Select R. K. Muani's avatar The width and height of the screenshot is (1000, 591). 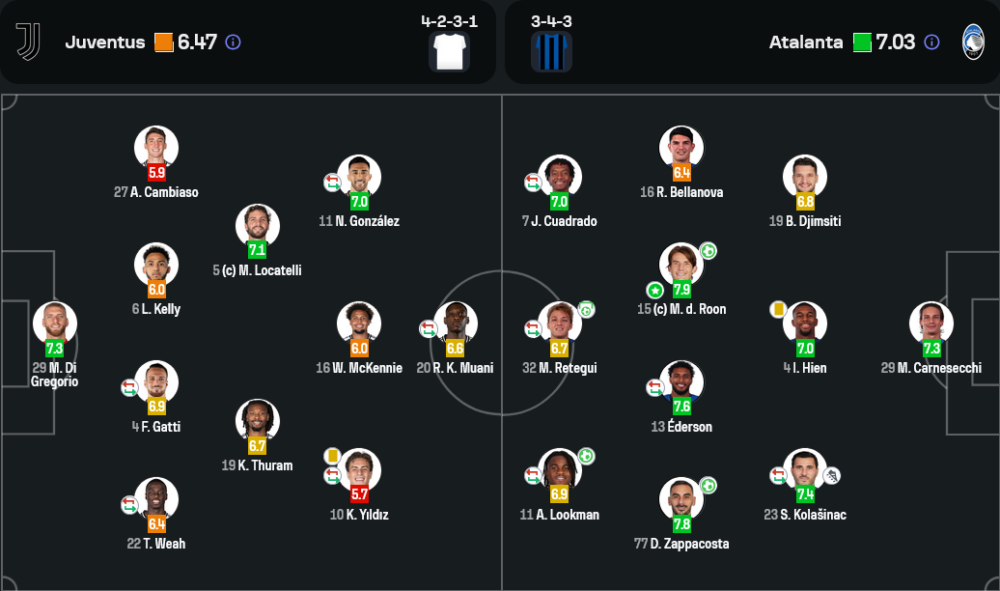pos(455,323)
